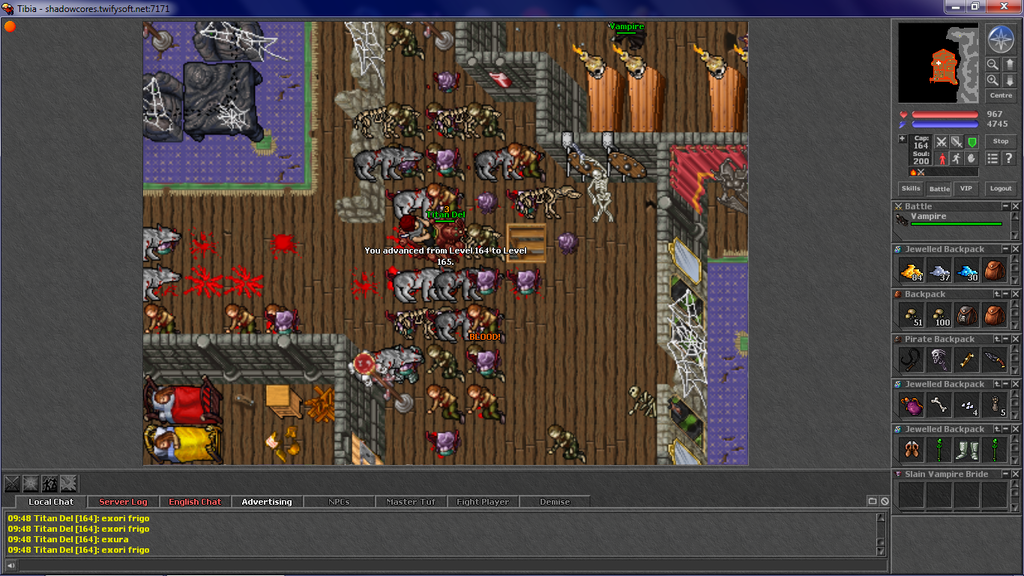Toggle the Battle list button
This screenshot has width=1024, height=576.
tap(939, 188)
